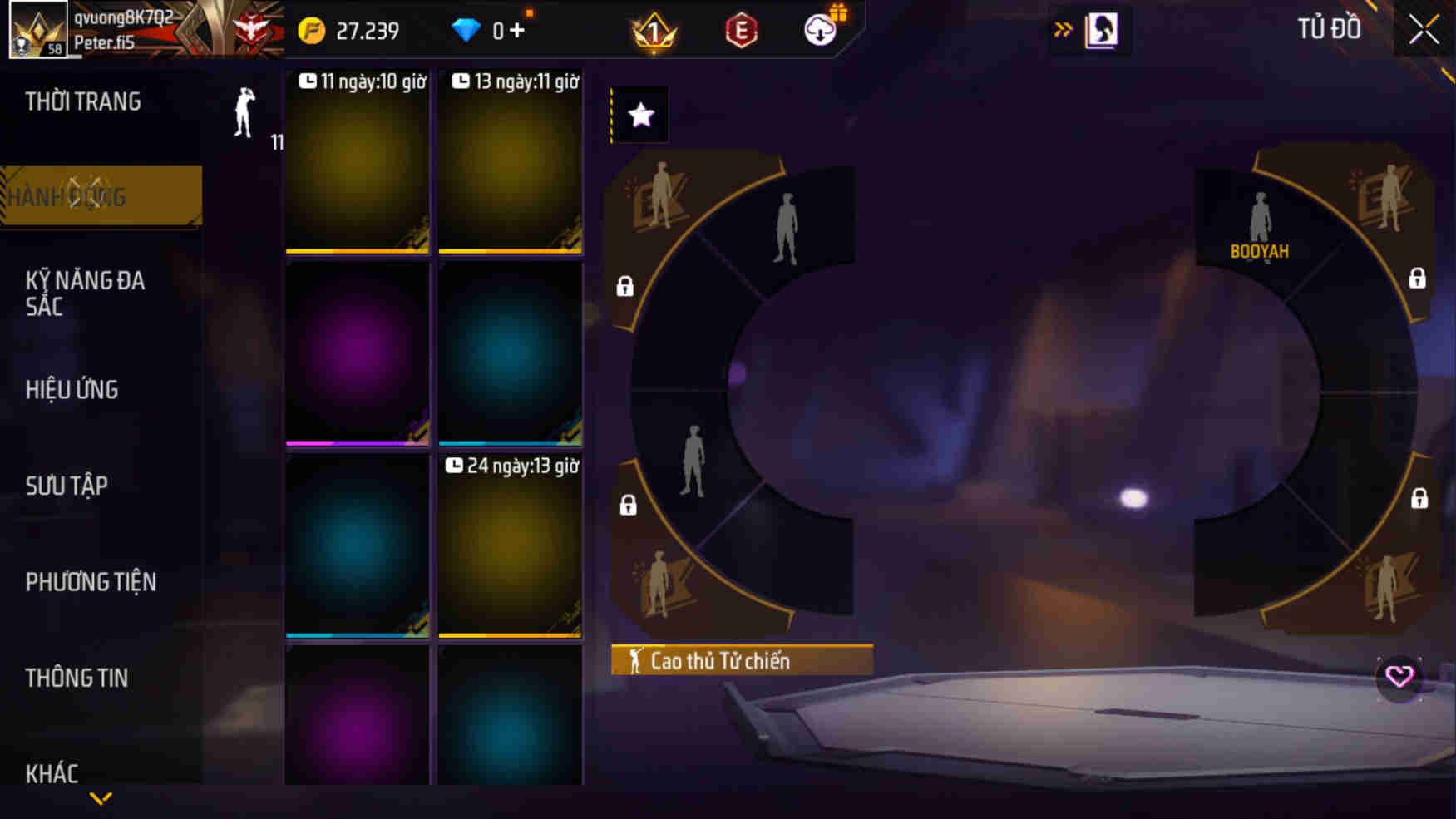Viewport: 1456px width, 819px height.
Task: Toggle the favorites star above the emote wheel
Action: tap(639, 116)
